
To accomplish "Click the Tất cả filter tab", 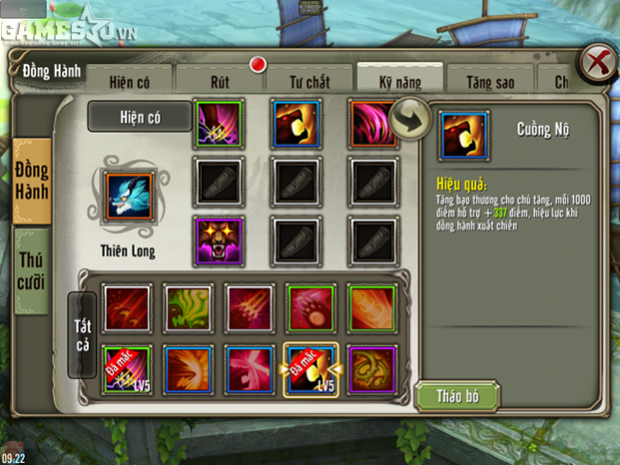I will coord(82,334).
